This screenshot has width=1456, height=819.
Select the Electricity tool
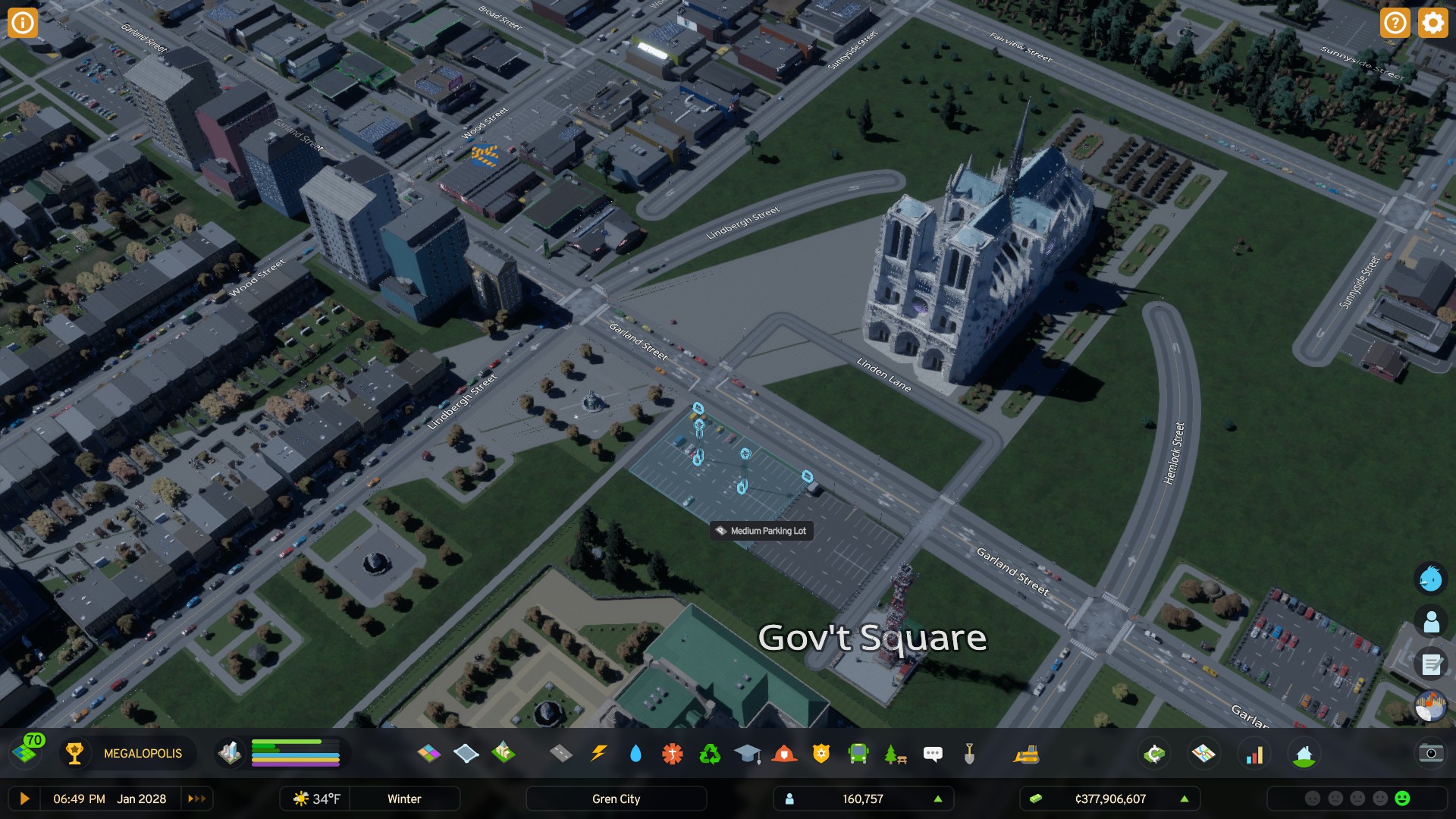click(x=599, y=753)
